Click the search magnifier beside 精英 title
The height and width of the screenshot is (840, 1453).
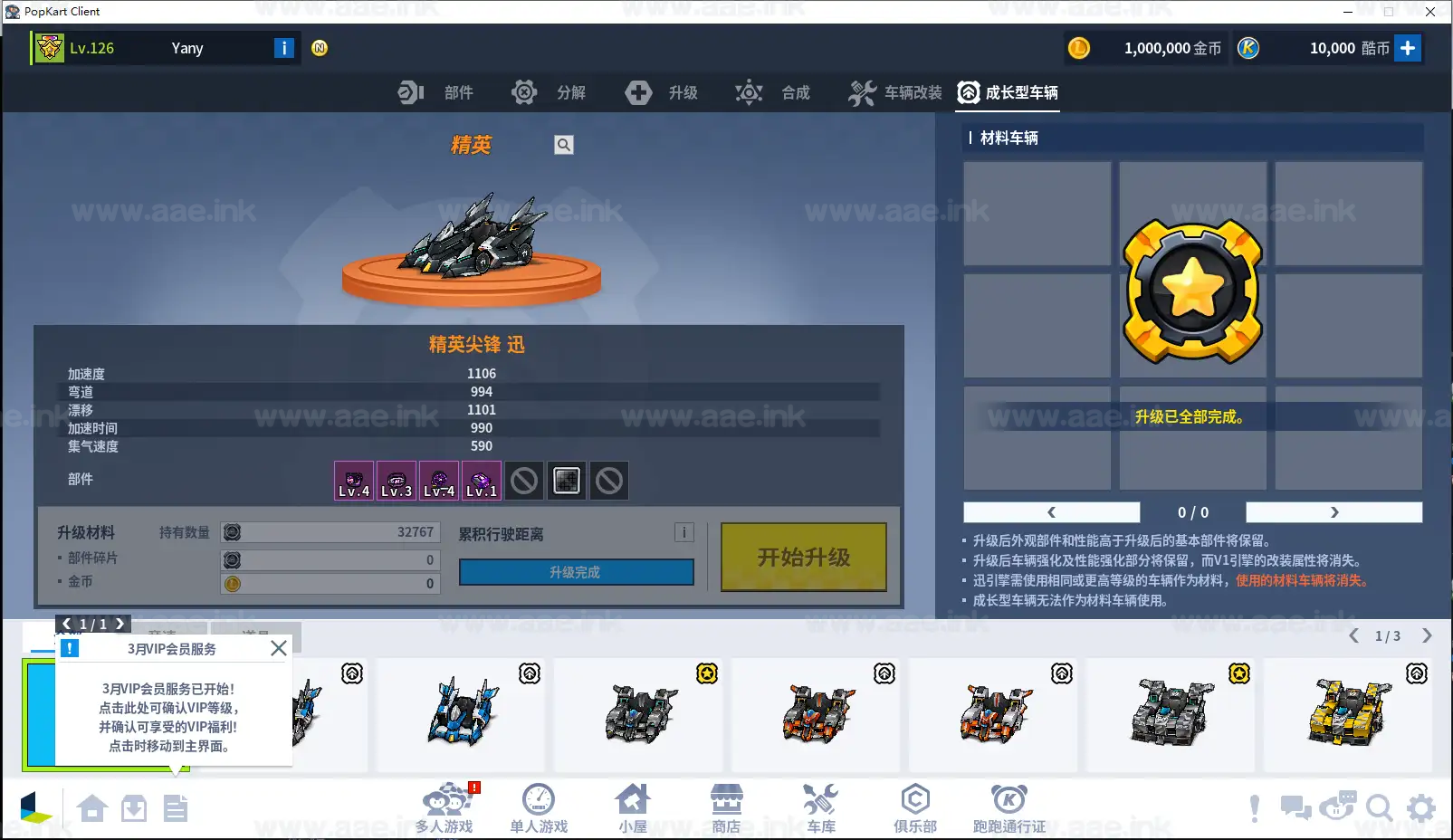(563, 144)
